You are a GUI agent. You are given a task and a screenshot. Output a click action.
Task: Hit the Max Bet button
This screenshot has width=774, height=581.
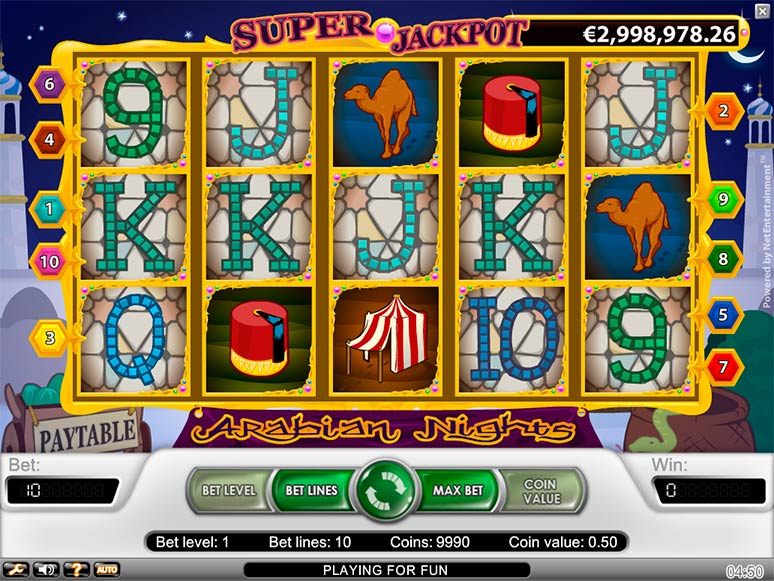(x=458, y=490)
